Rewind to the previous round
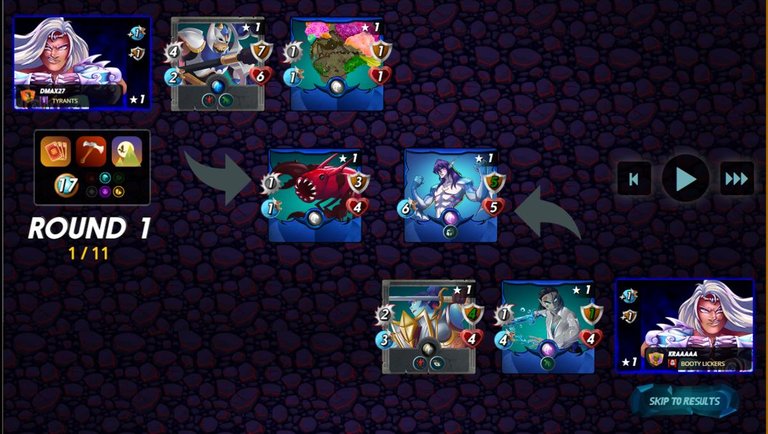Viewport: 768px width, 434px height. 634,179
